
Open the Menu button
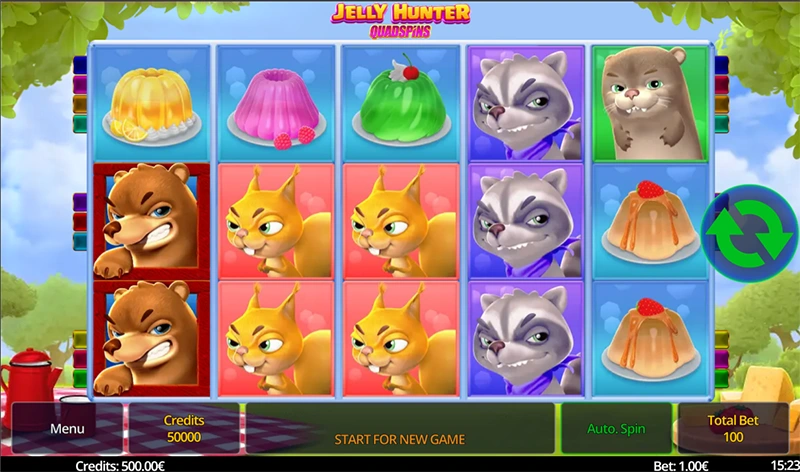[x=67, y=429]
